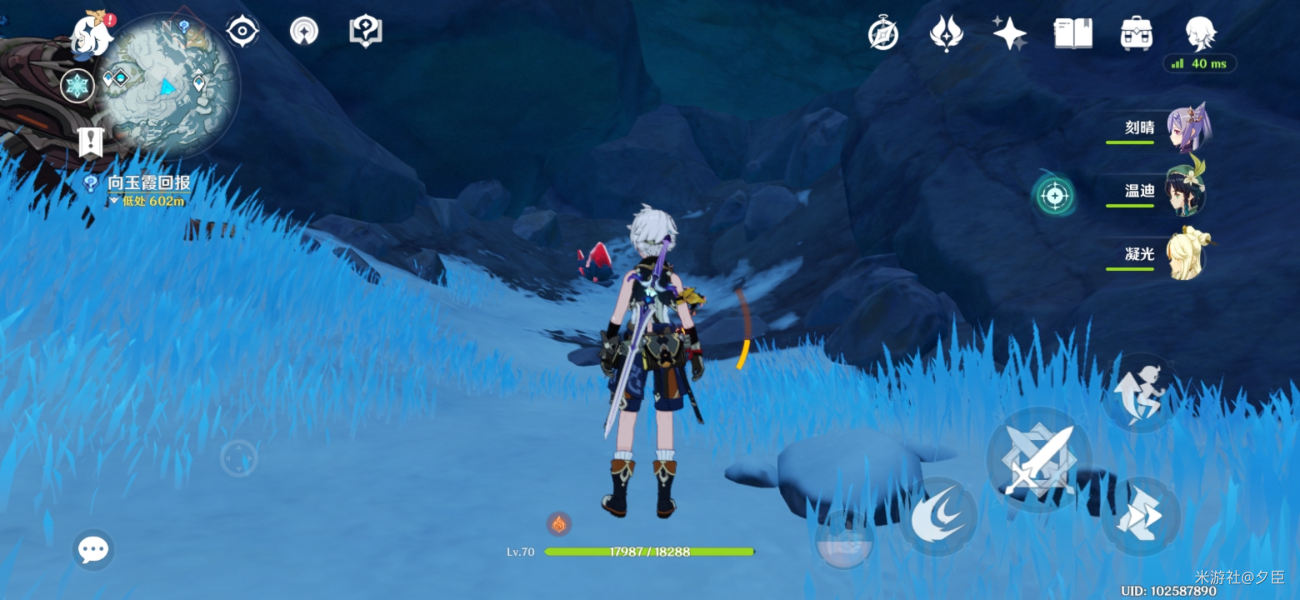Activate elemental sight eye icon
1300x600 pixels.
(242, 31)
